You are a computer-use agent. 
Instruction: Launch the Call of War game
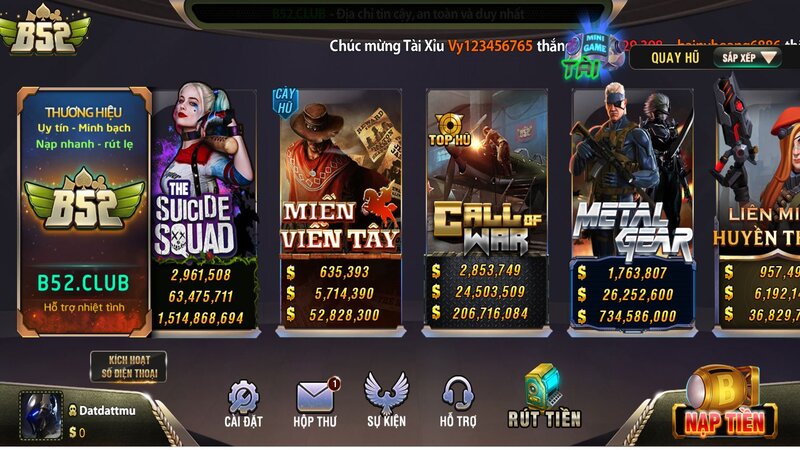point(487,210)
